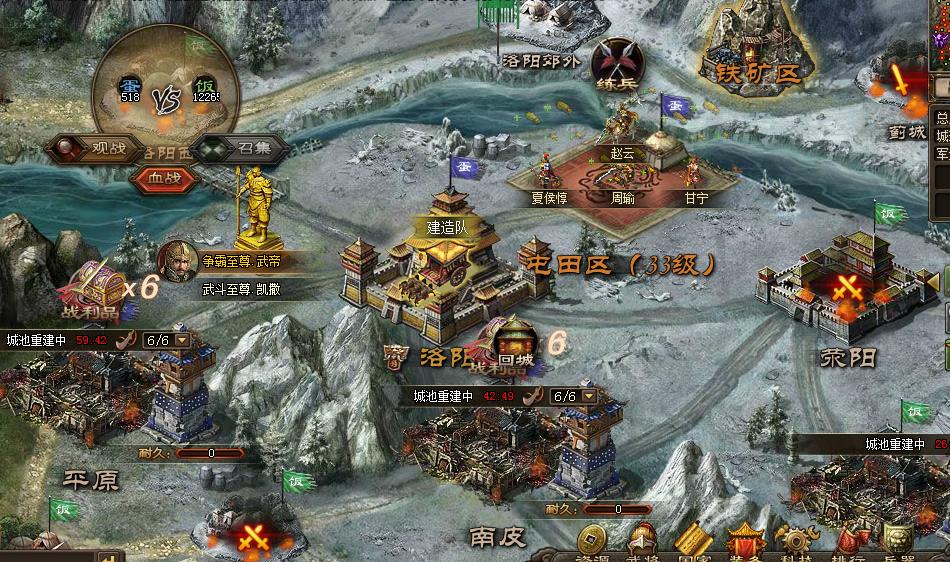
Task: Start the red 血战 blood battle
Action: point(166,175)
